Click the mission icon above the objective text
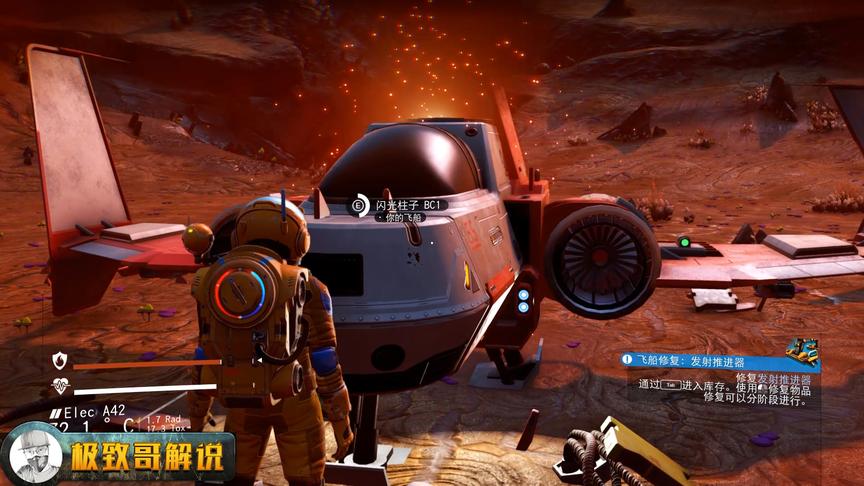864x486 pixels. pyautogui.click(x=801, y=350)
